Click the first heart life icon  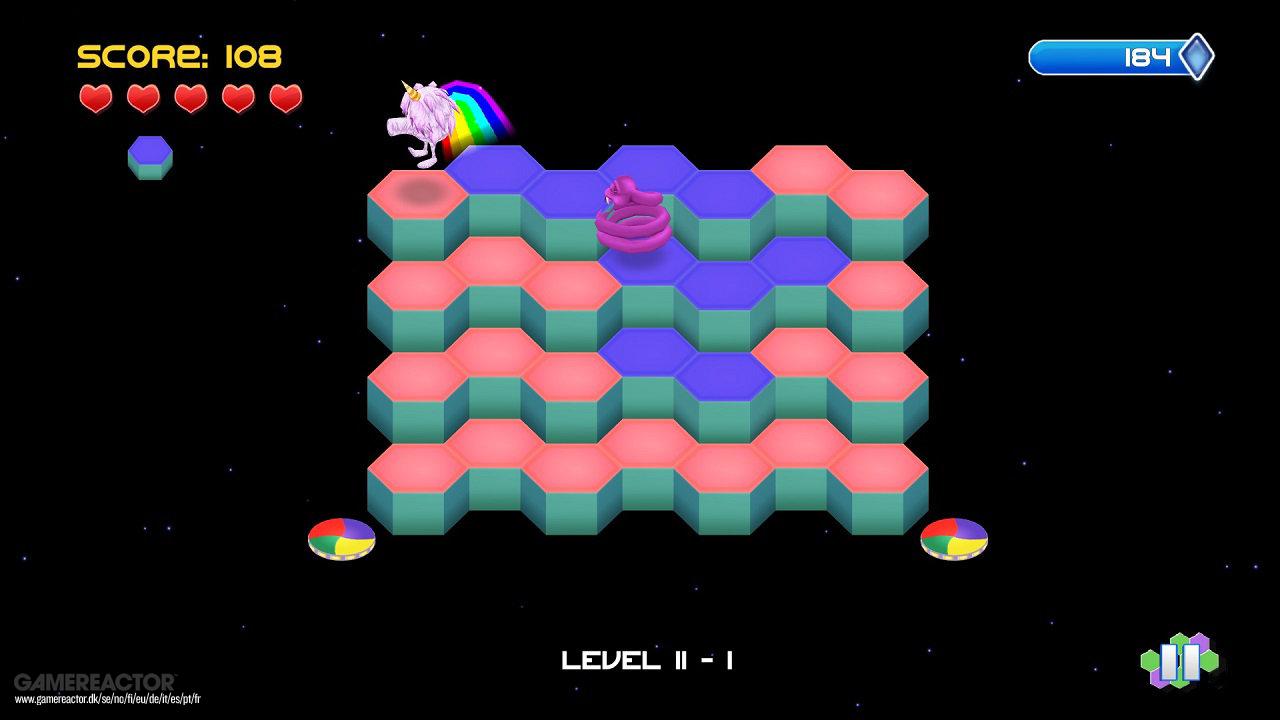click(95, 98)
